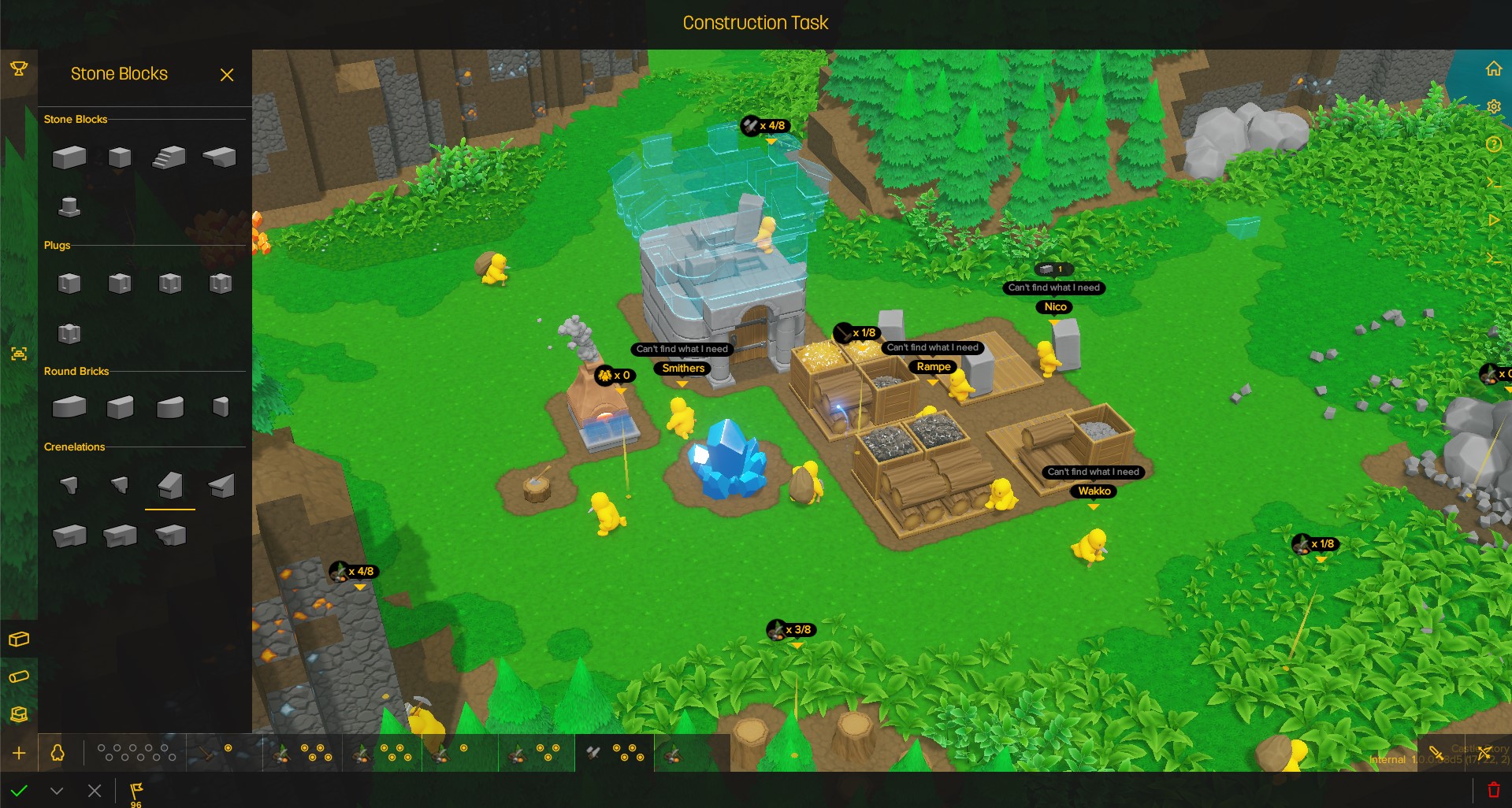The image size is (1512, 808).
Task: Open the blocks construction tool
Action: coord(19,639)
